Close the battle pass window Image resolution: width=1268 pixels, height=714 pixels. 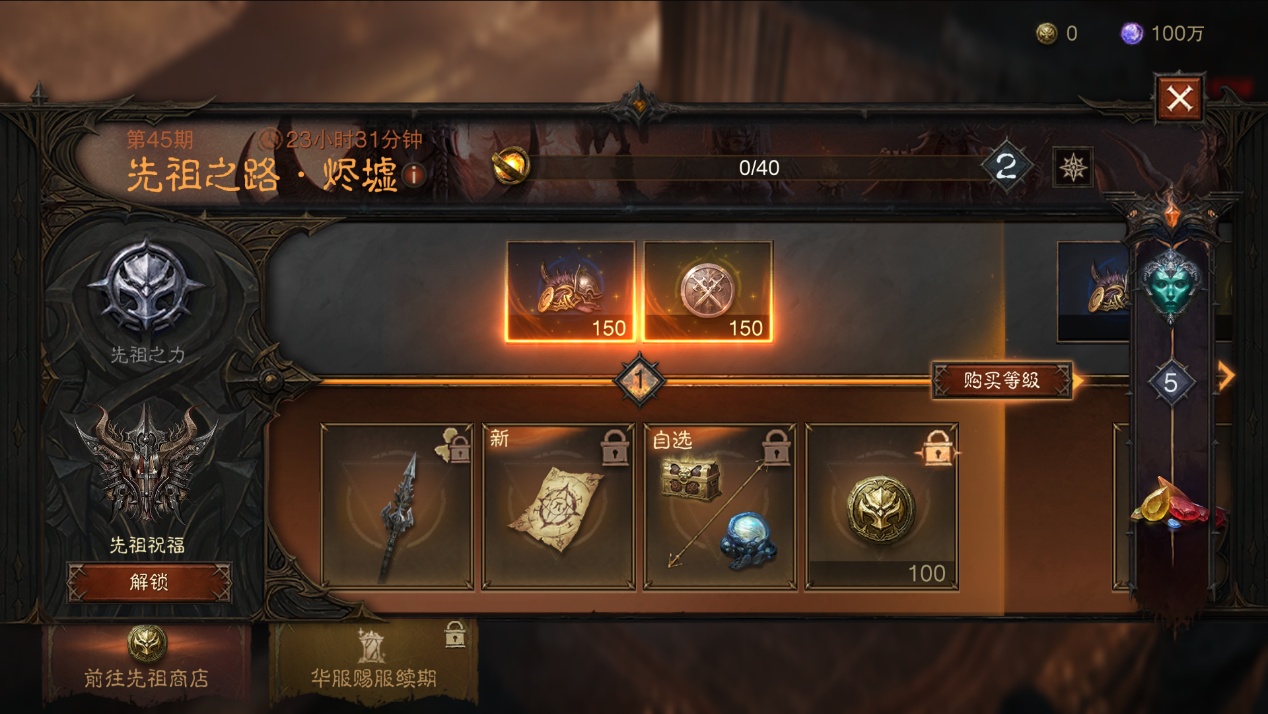pyautogui.click(x=1179, y=98)
